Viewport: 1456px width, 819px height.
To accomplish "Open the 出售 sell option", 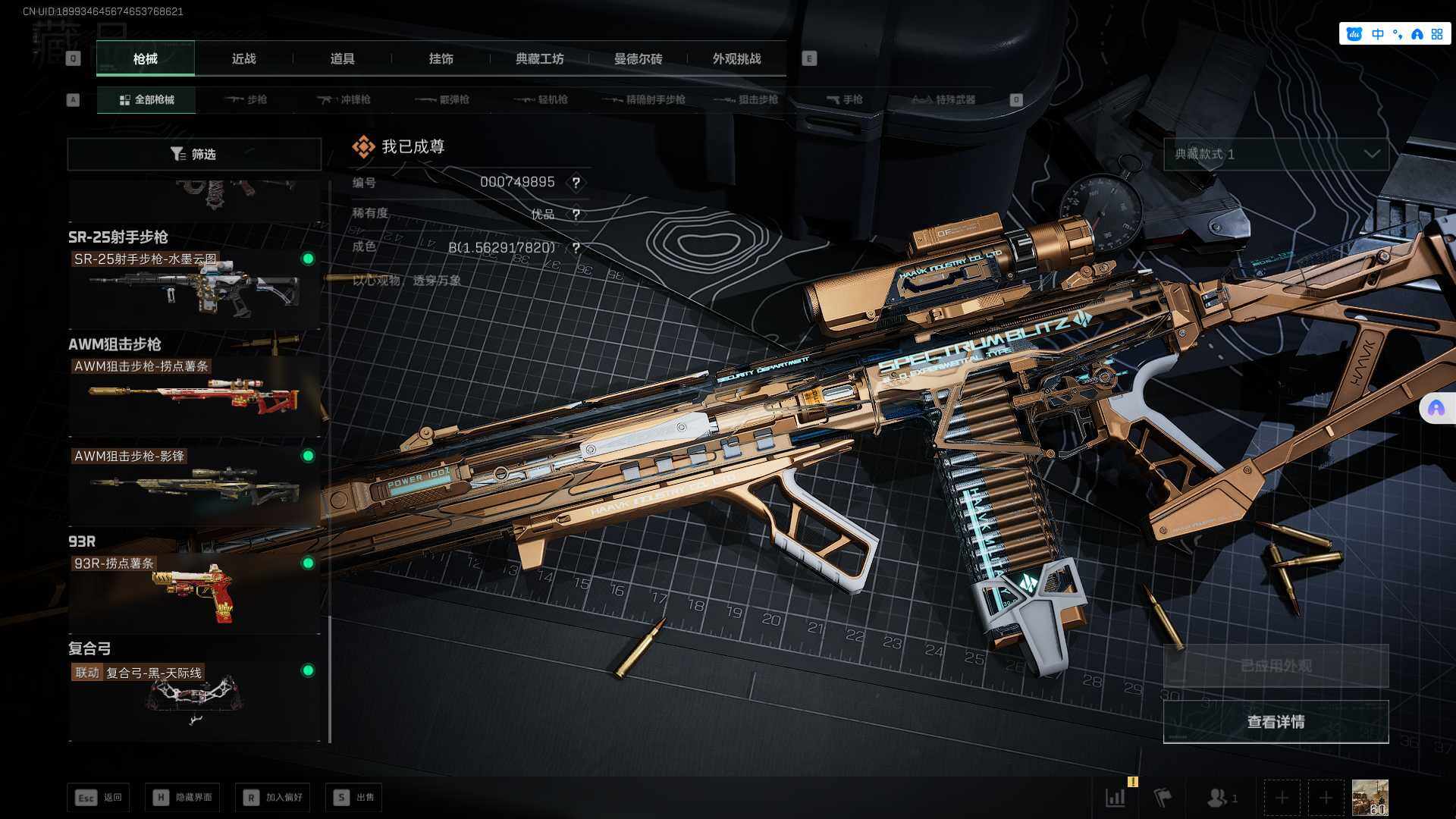I will (354, 798).
